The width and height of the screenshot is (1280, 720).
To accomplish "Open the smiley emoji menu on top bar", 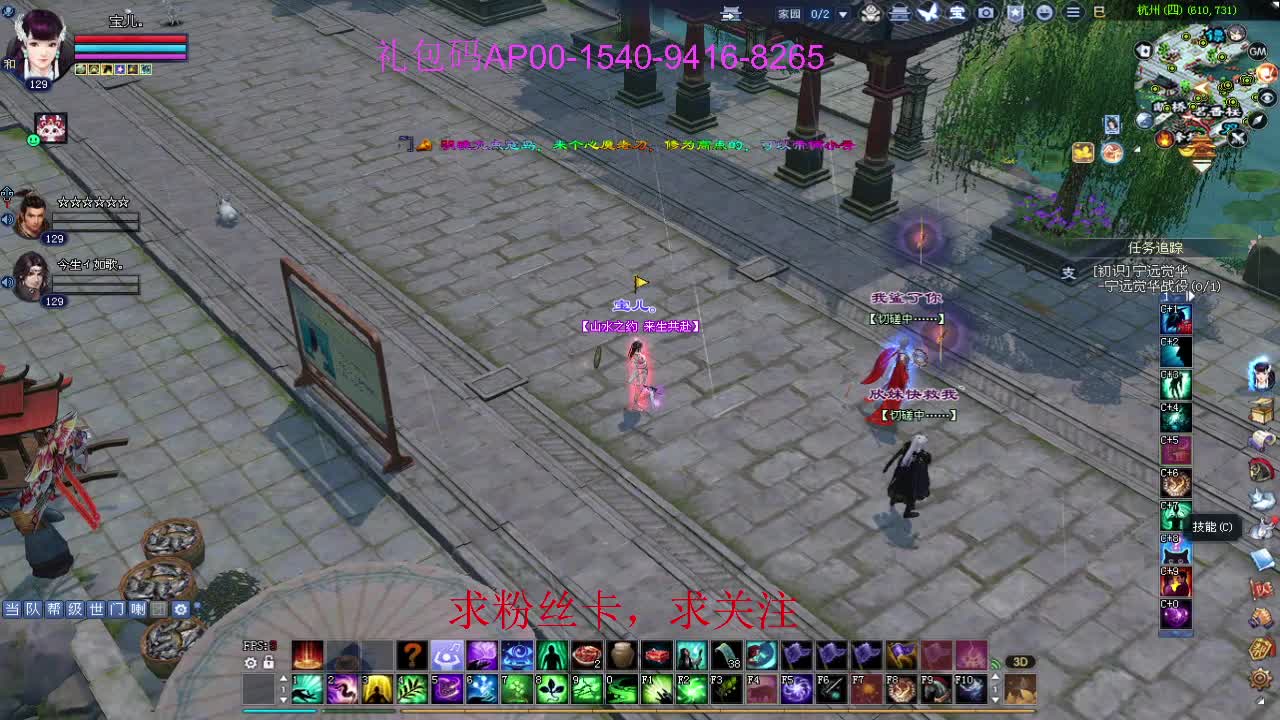I will [x=1046, y=13].
